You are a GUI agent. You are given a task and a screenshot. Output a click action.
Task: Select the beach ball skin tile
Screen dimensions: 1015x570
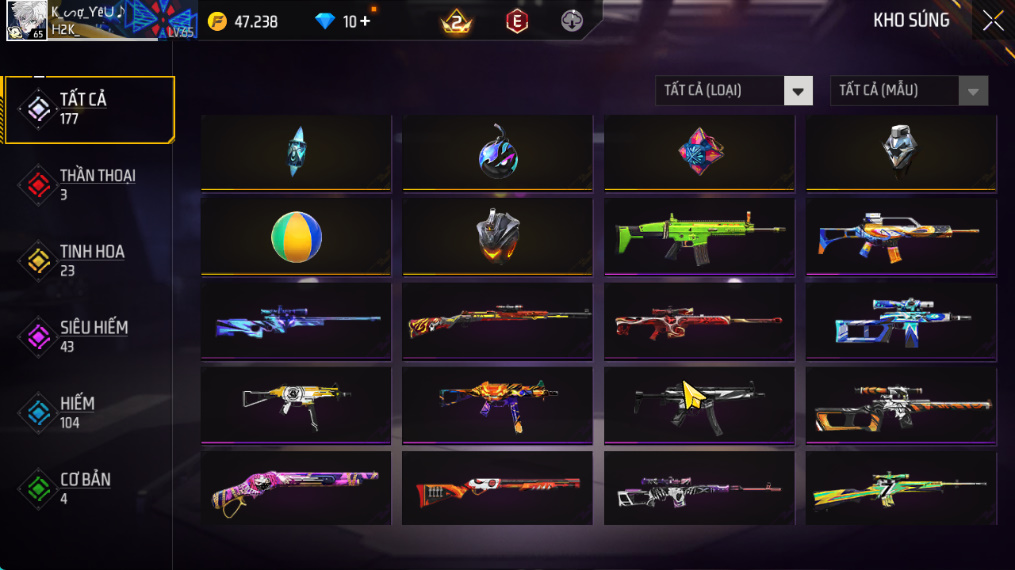[x=296, y=237]
